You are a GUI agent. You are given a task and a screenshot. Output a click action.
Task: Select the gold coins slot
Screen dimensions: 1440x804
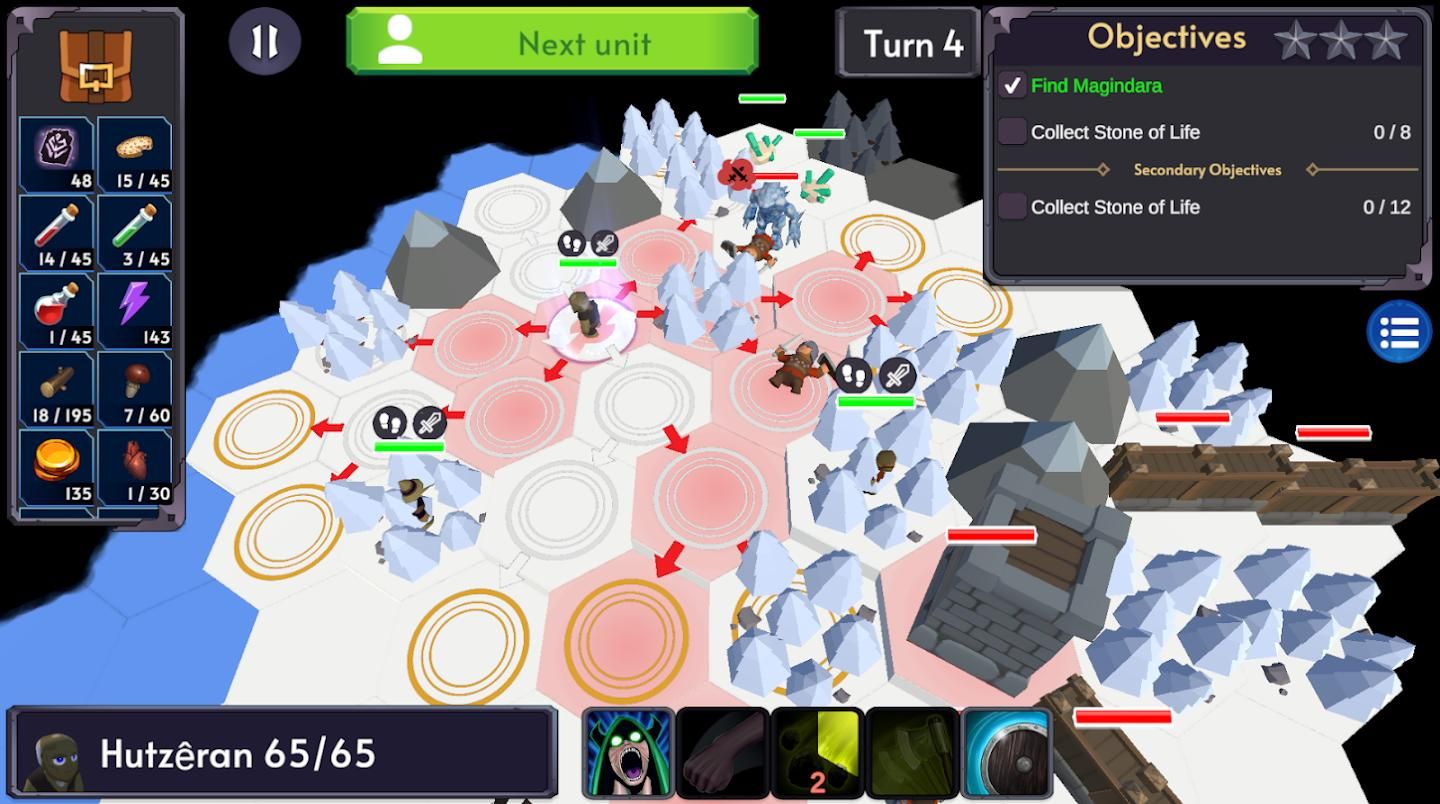[57, 466]
